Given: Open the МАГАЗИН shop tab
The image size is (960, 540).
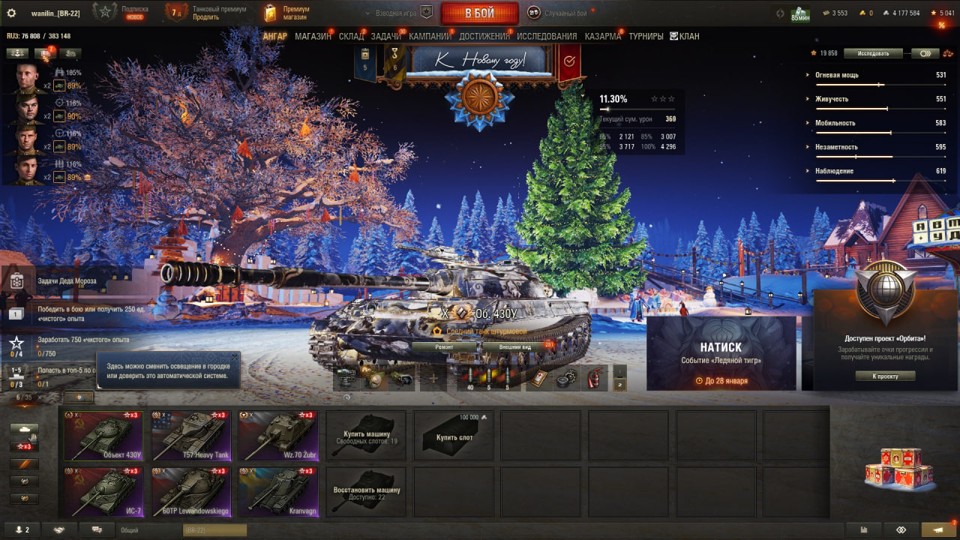Looking at the screenshot, I should pos(313,37).
